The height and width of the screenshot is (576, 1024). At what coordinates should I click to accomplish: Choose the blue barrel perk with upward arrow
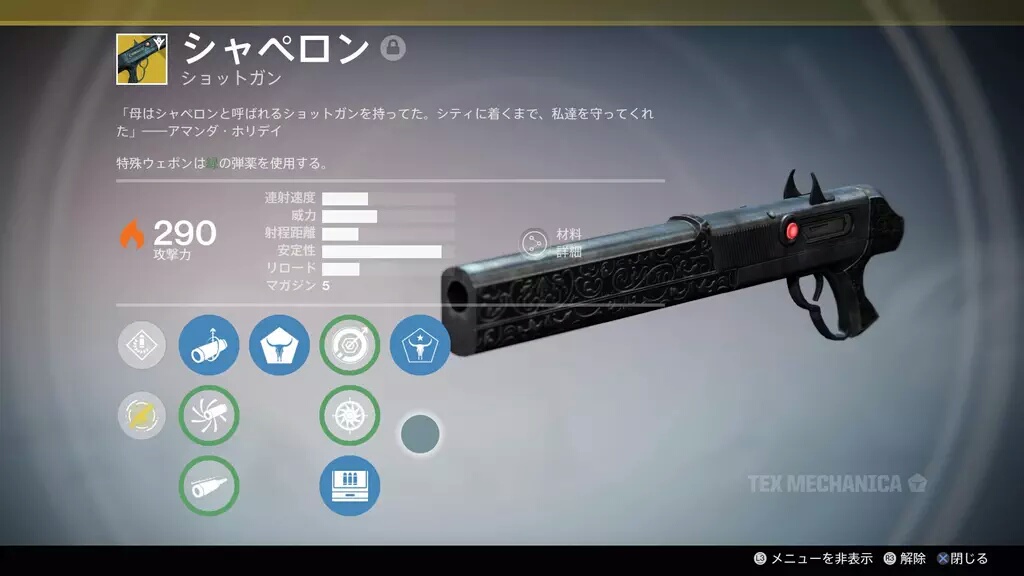tap(209, 345)
